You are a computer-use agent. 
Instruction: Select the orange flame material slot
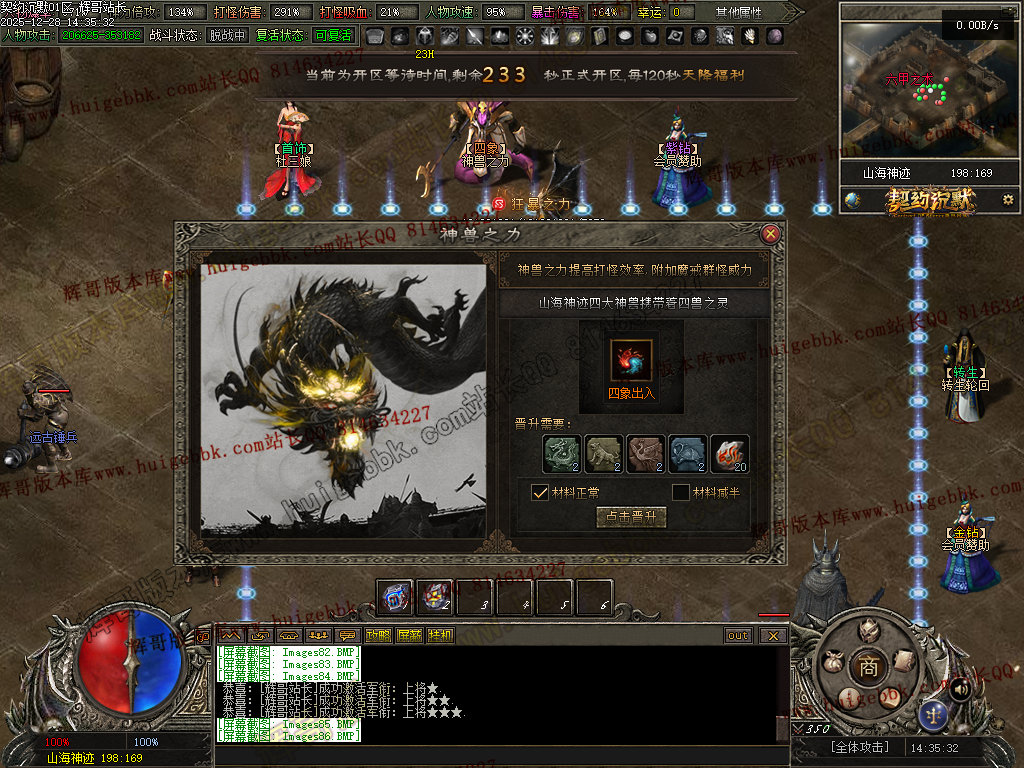pyautogui.click(x=729, y=453)
